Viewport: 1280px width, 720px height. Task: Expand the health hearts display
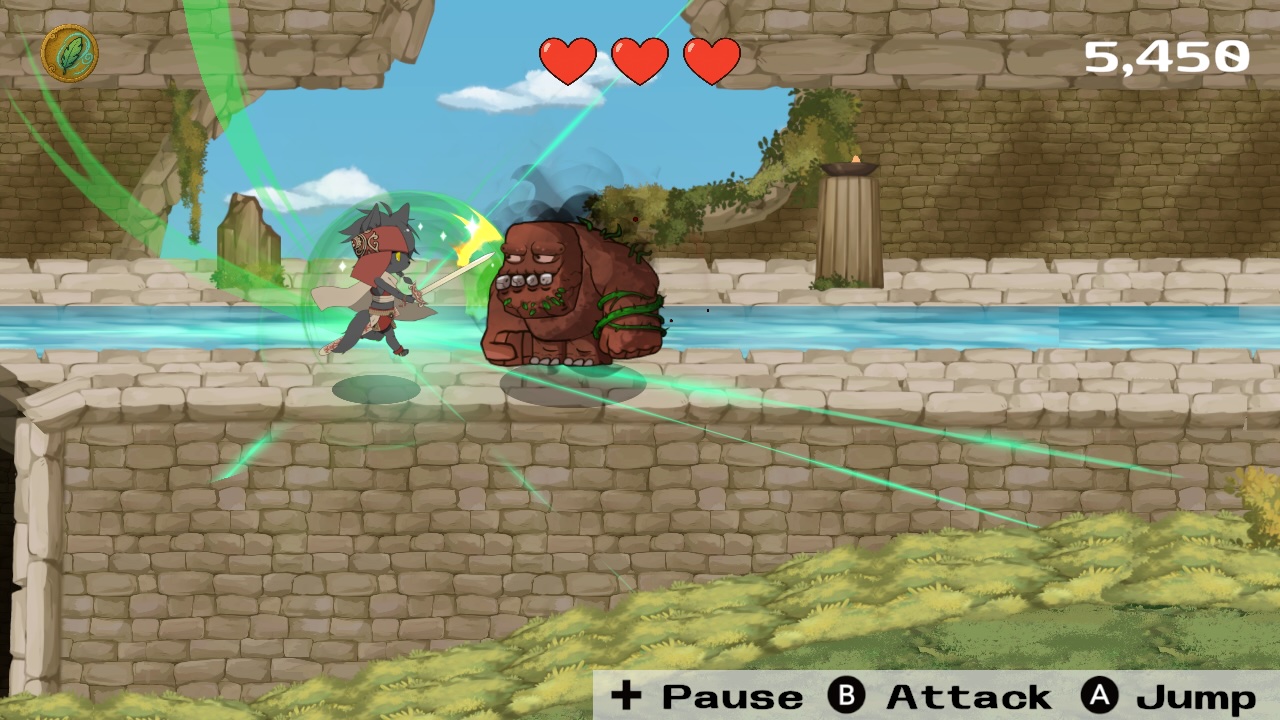click(x=639, y=59)
